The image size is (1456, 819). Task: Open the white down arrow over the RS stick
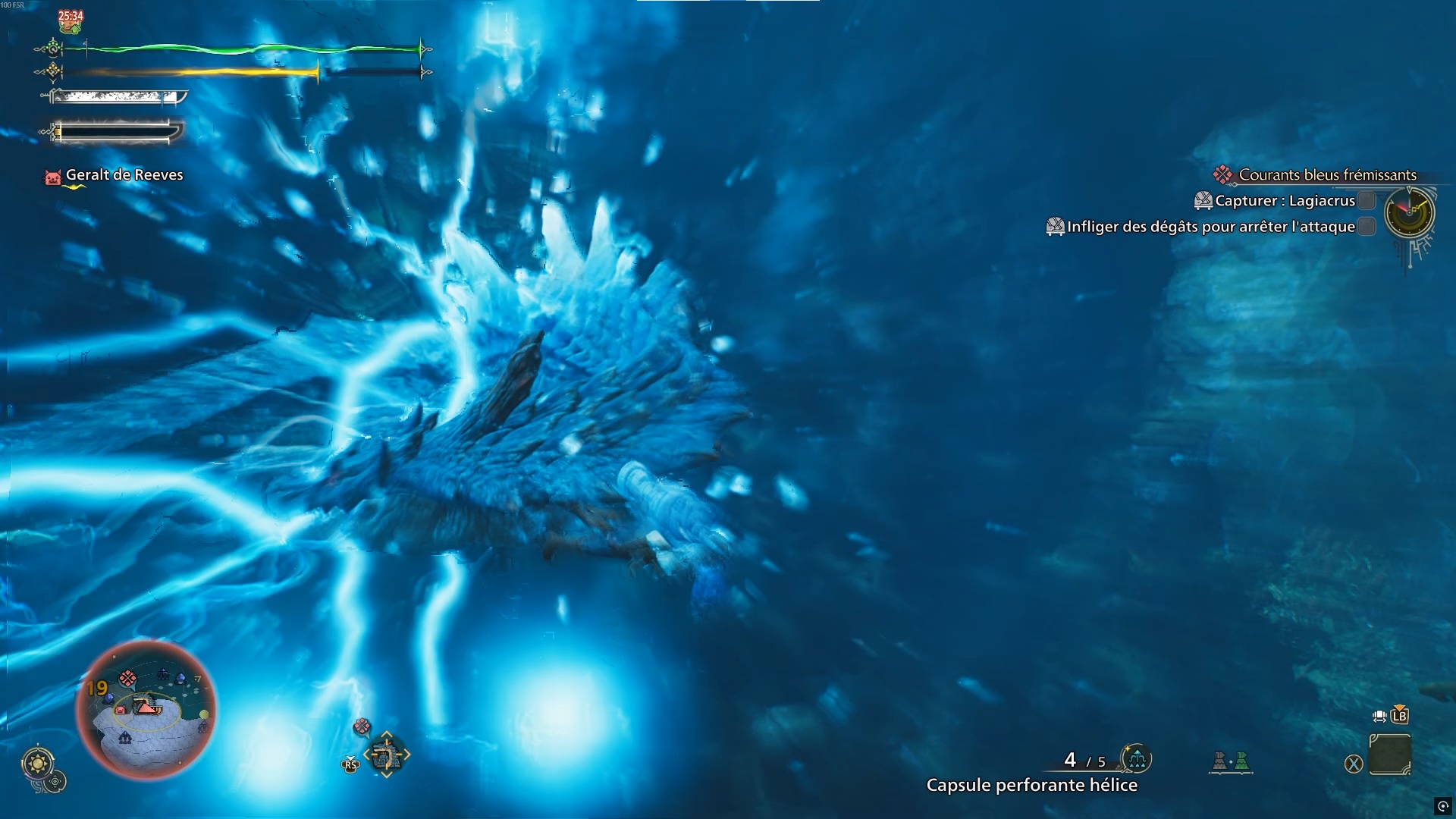click(x=351, y=758)
